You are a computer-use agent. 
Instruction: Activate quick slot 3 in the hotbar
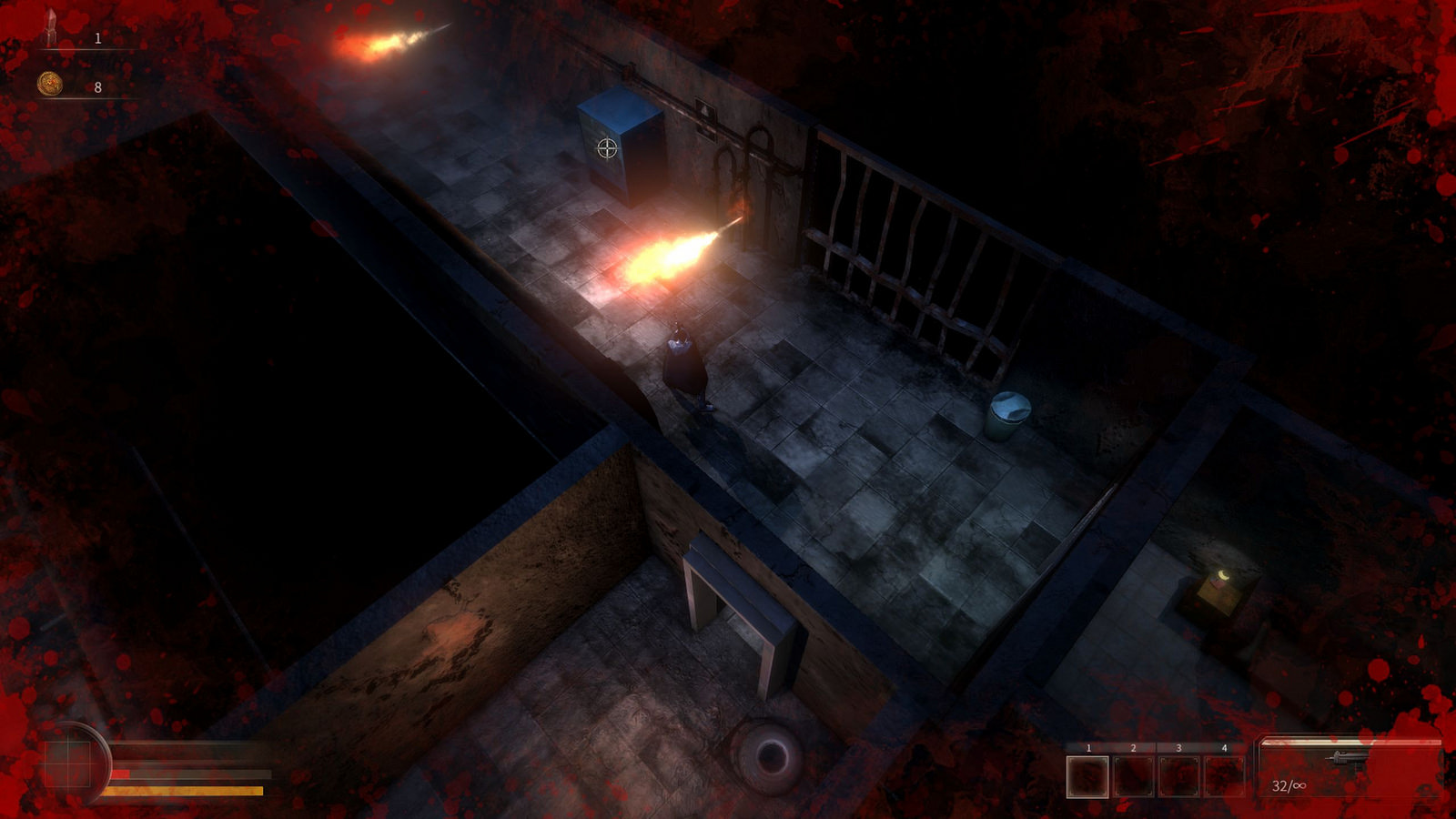(1178, 776)
